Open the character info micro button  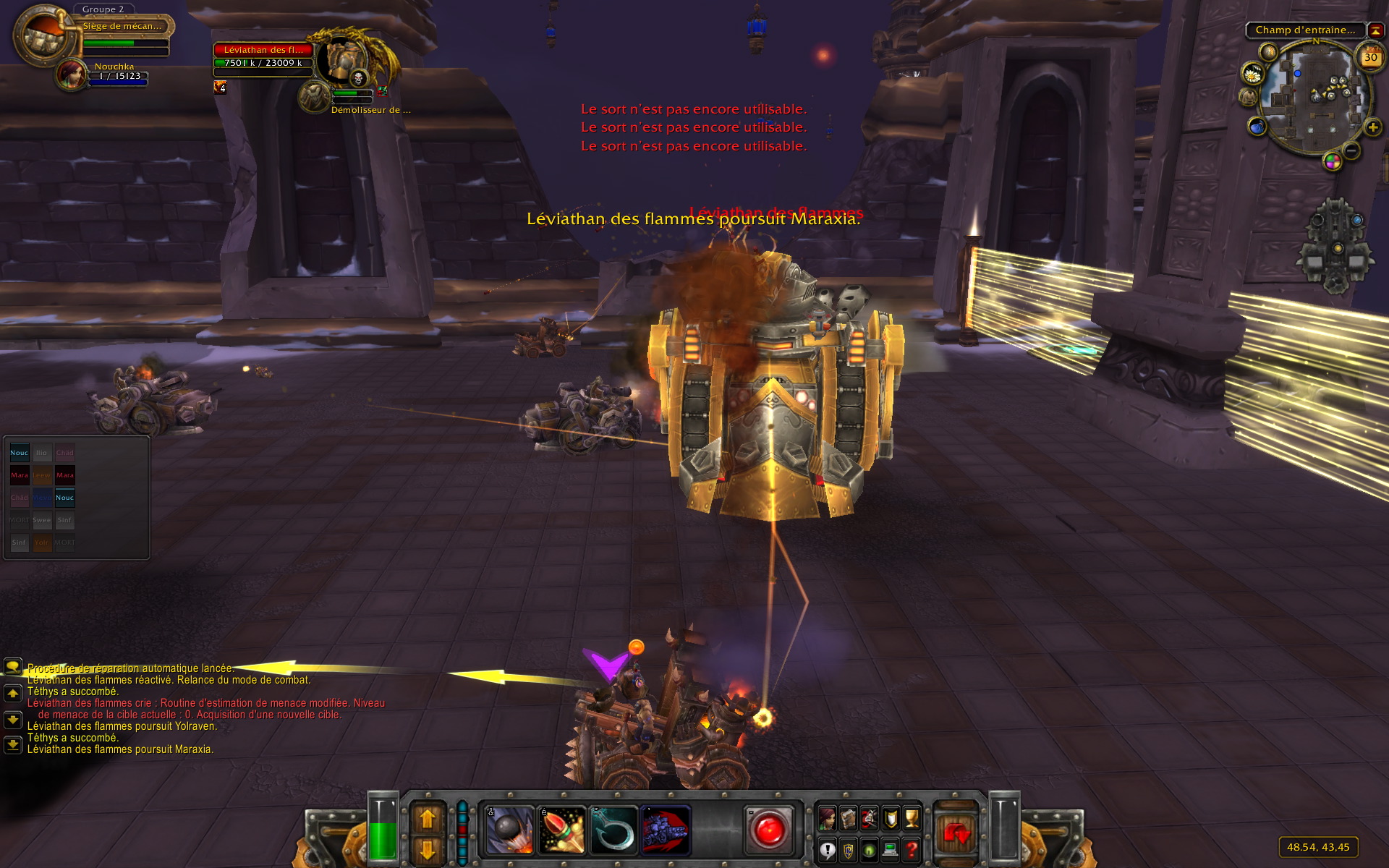point(827,818)
